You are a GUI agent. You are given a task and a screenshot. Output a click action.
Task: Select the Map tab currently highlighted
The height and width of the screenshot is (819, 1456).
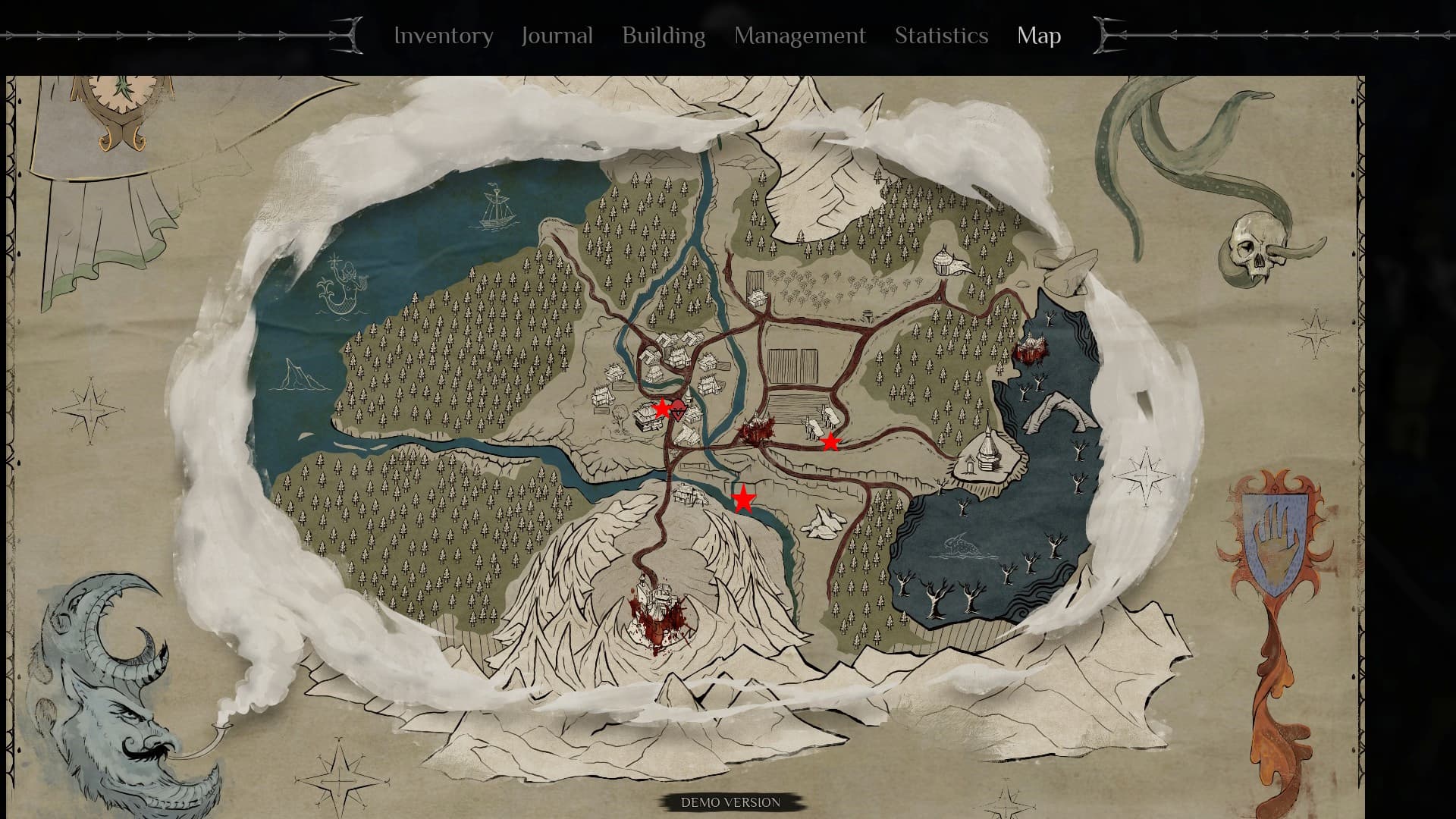[1039, 36]
